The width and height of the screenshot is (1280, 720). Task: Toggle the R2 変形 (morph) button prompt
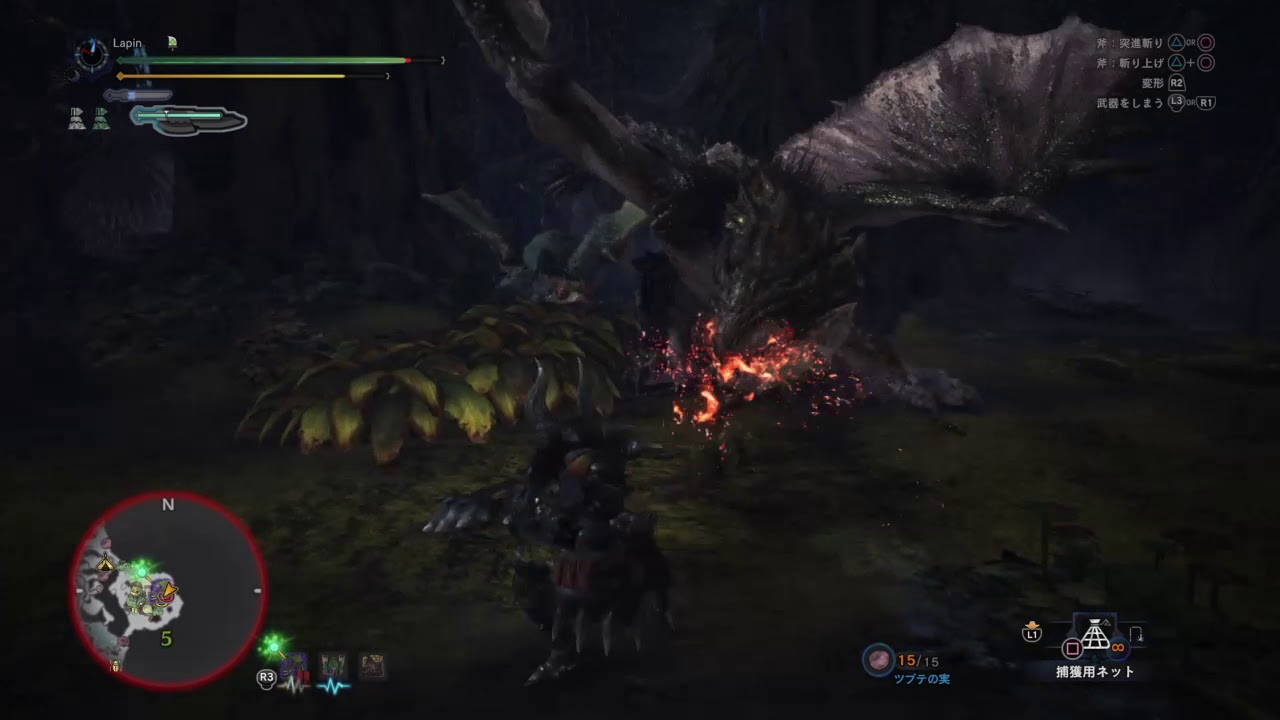(x=1177, y=82)
